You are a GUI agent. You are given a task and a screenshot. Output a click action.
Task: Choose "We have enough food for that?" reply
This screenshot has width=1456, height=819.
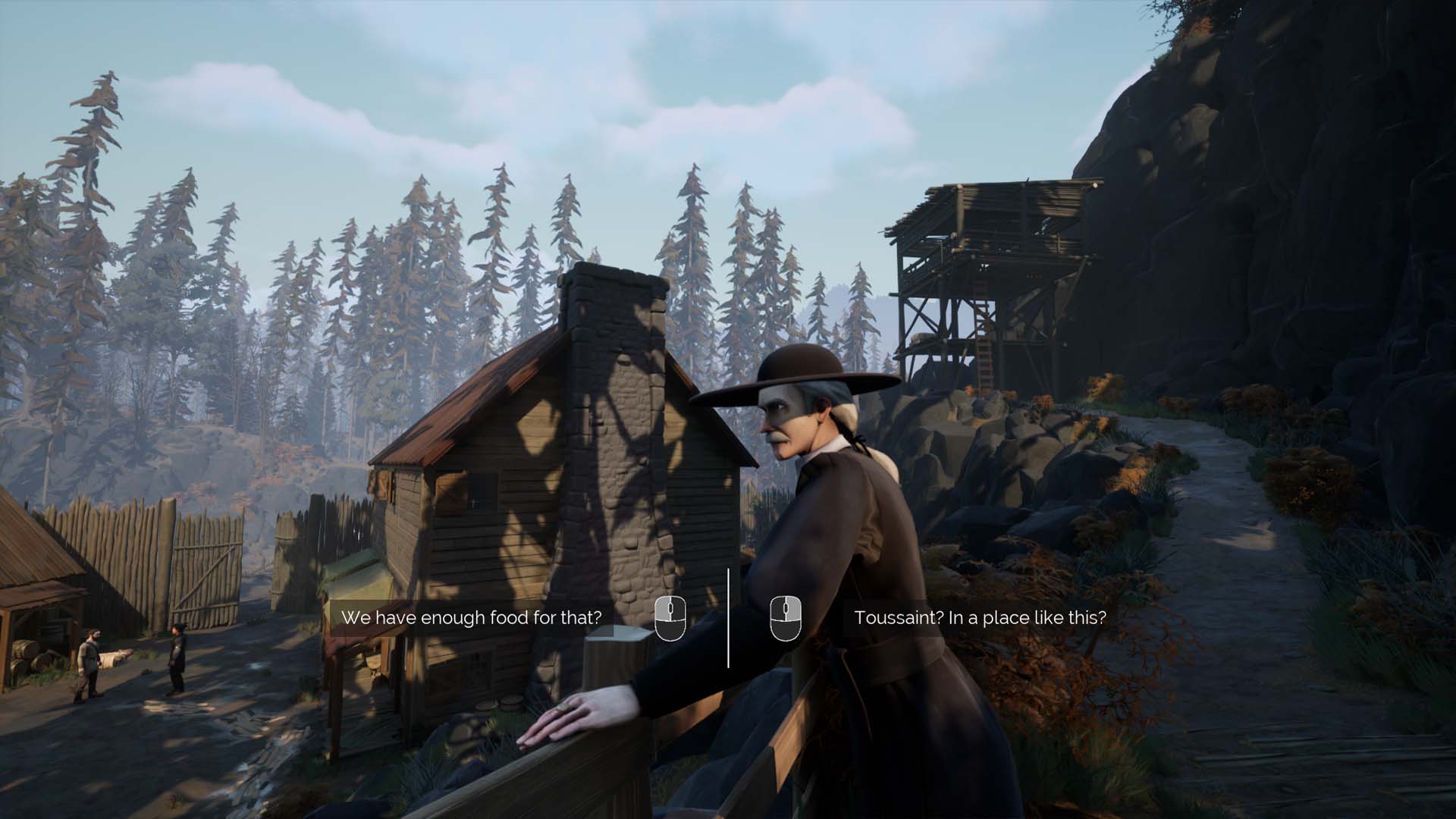tap(471, 617)
